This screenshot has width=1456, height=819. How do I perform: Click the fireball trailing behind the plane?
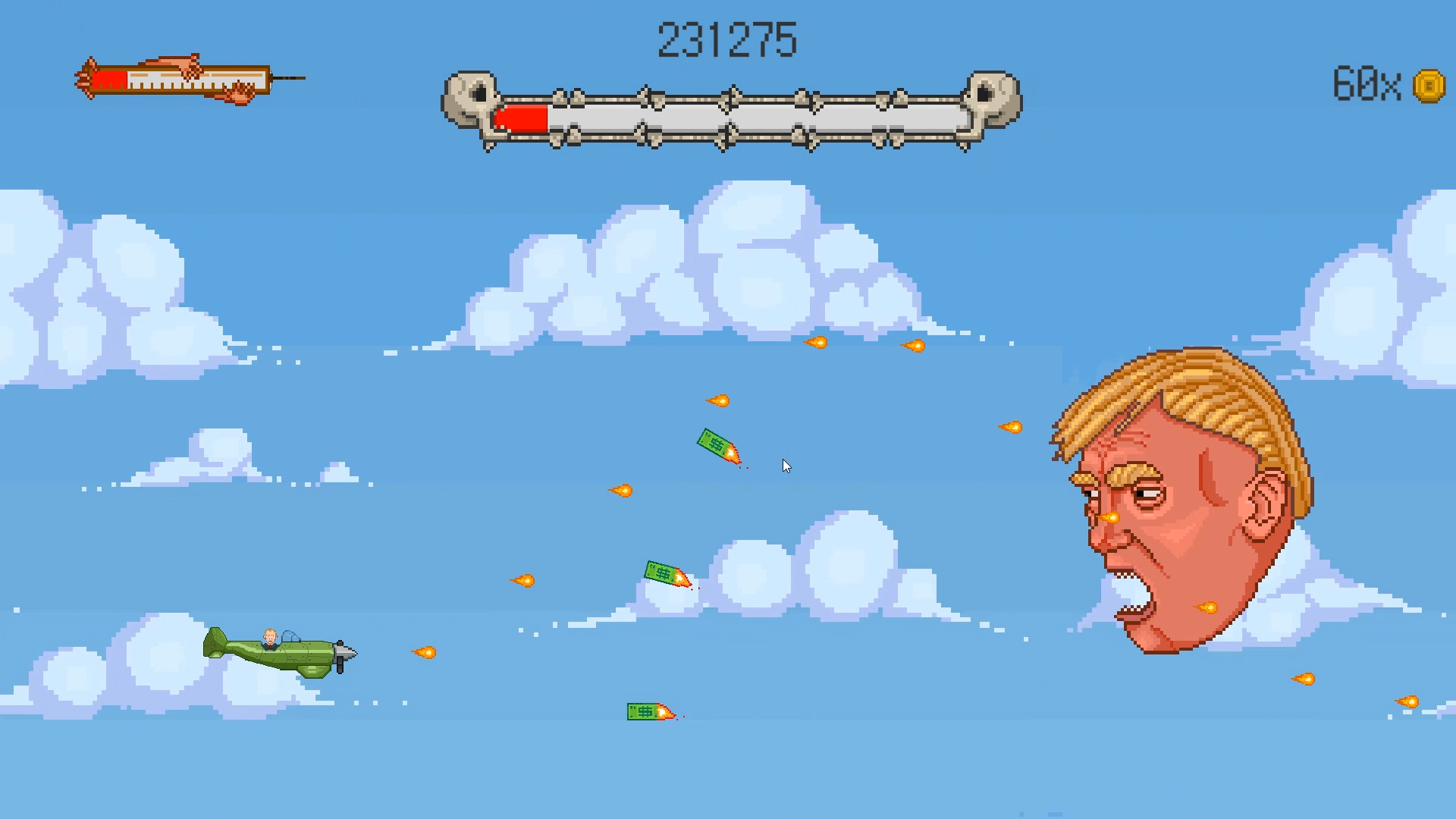425,652
